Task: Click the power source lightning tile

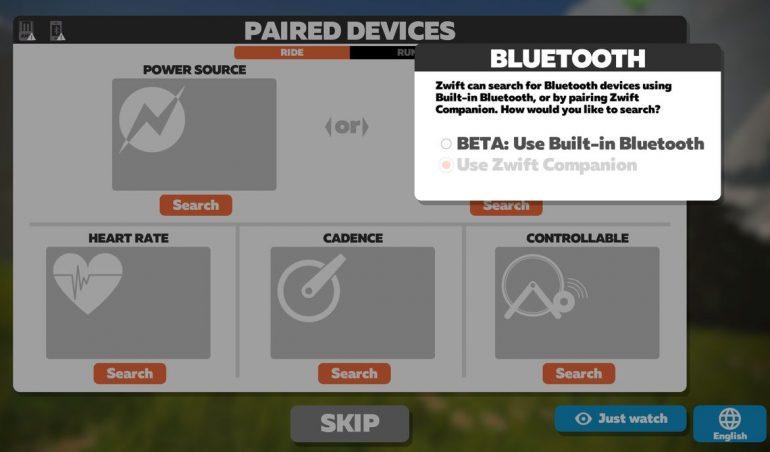Action: pos(194,134)
